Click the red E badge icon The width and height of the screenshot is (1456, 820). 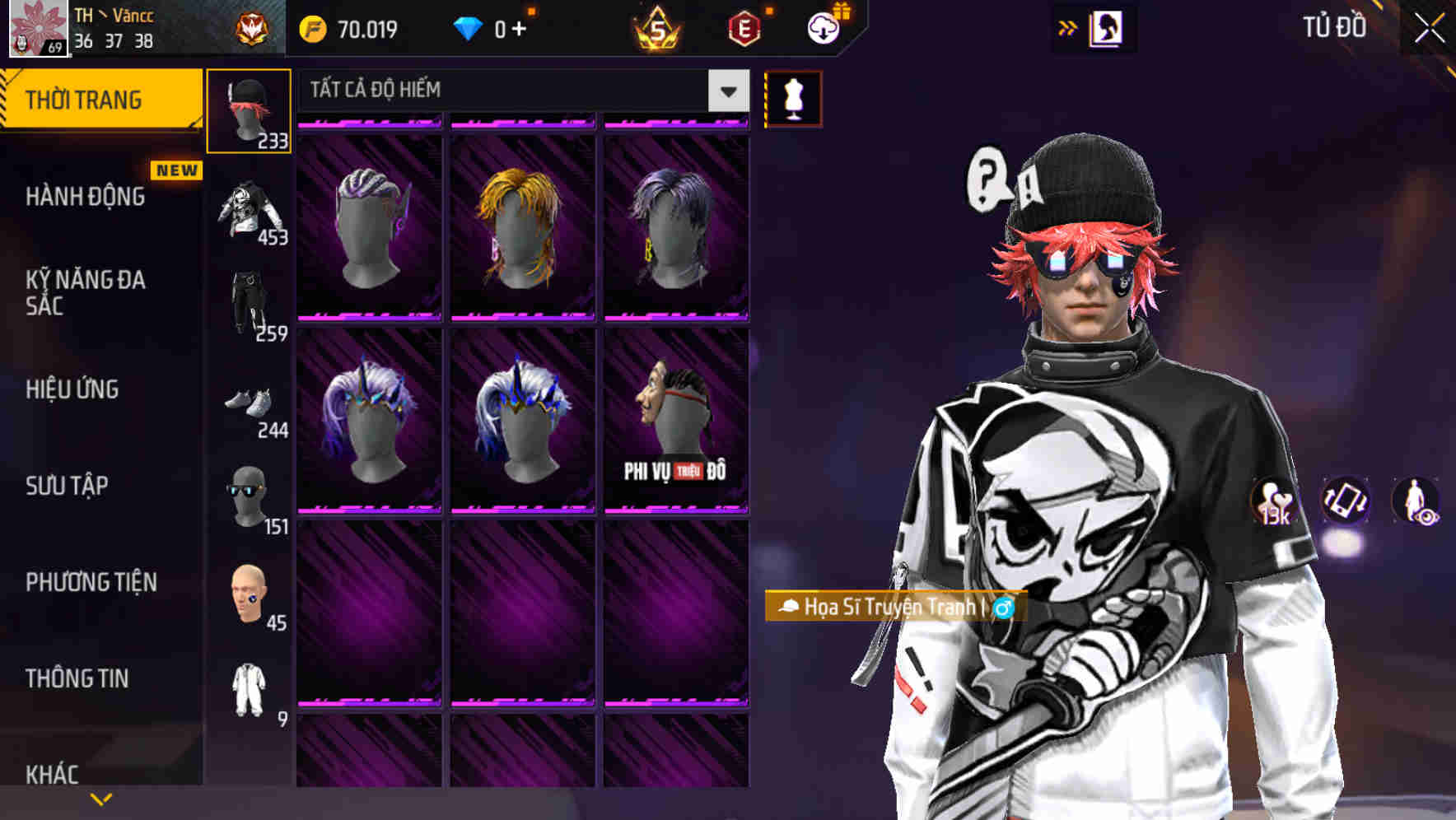click(x=742, y=27)
